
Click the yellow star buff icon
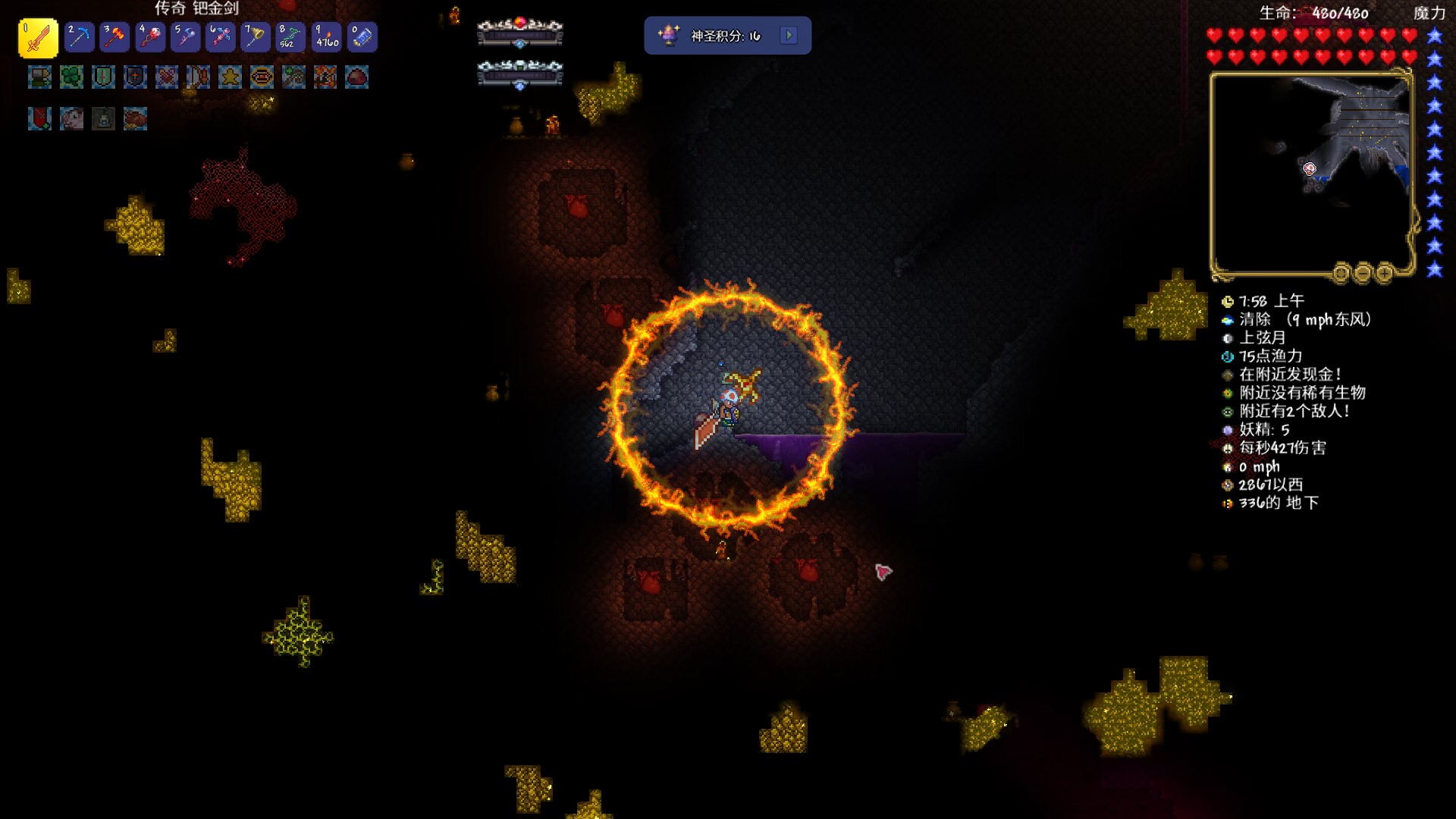point(230,77)
